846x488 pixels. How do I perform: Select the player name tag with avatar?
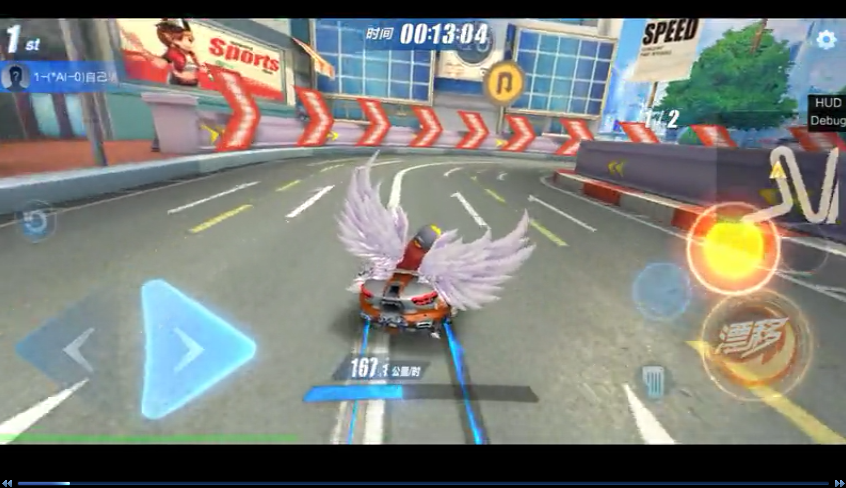click(57, 76)
